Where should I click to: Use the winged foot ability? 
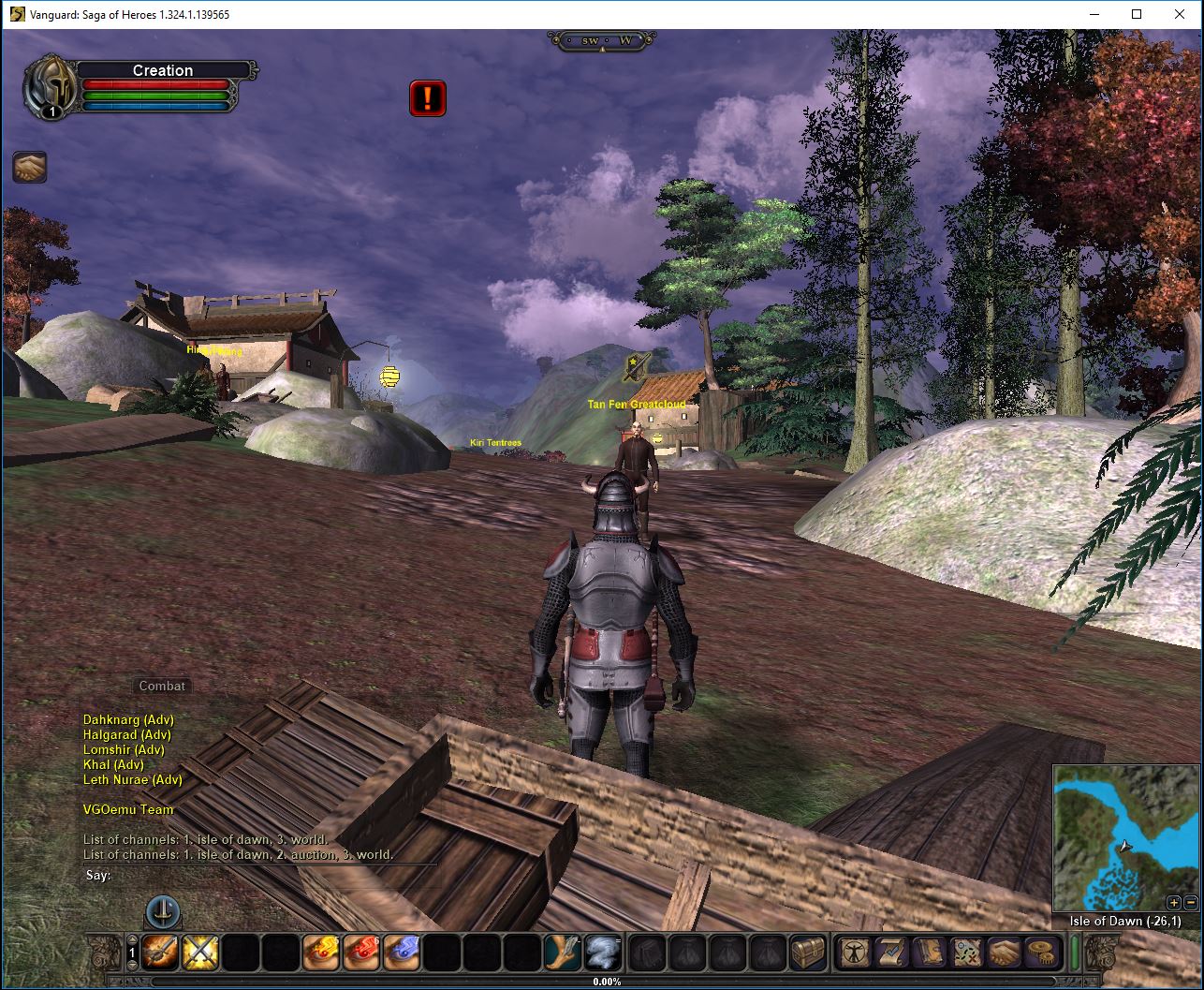click(x=563, y=953)
